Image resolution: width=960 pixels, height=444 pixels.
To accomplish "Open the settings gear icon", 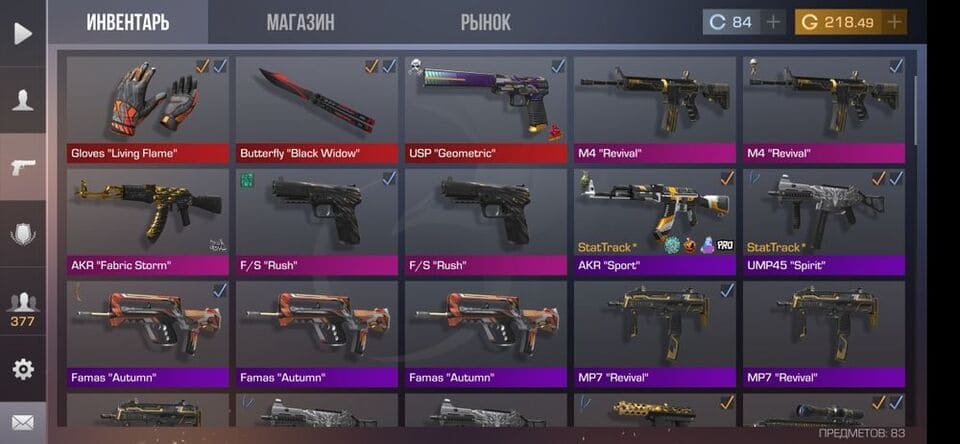I will click(22, 369).
